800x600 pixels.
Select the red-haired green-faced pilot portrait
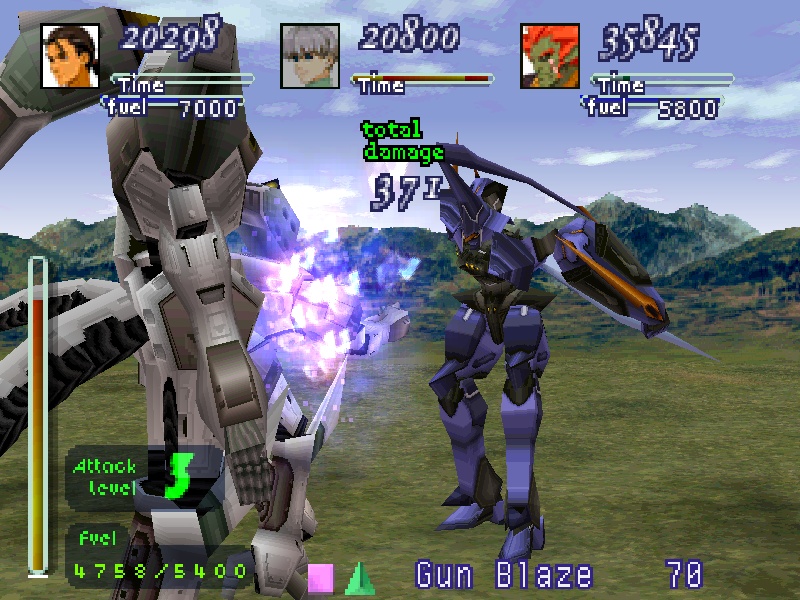pyautogui.click(x=549, y=55)
